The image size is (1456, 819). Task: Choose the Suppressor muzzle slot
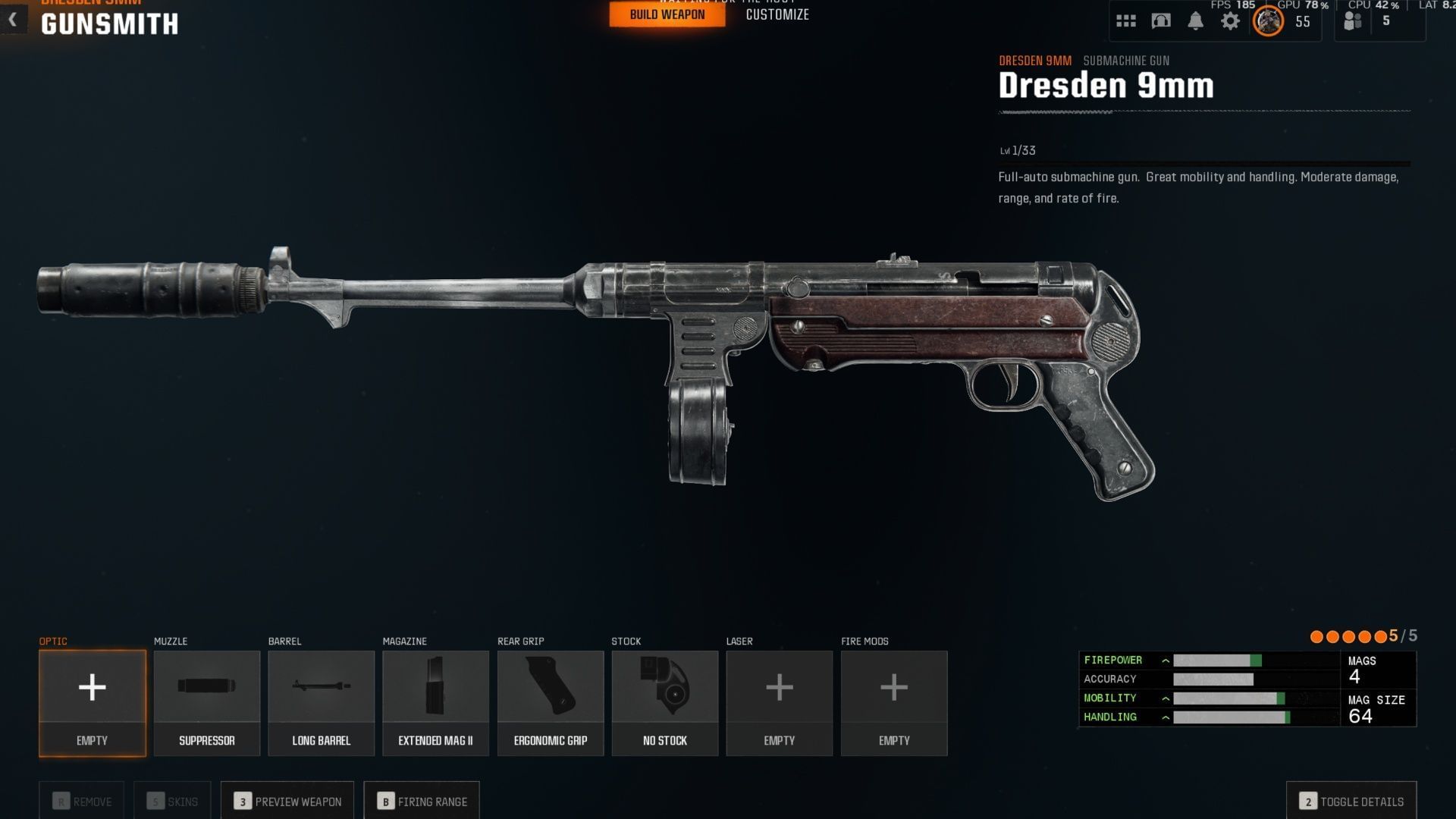207,702
